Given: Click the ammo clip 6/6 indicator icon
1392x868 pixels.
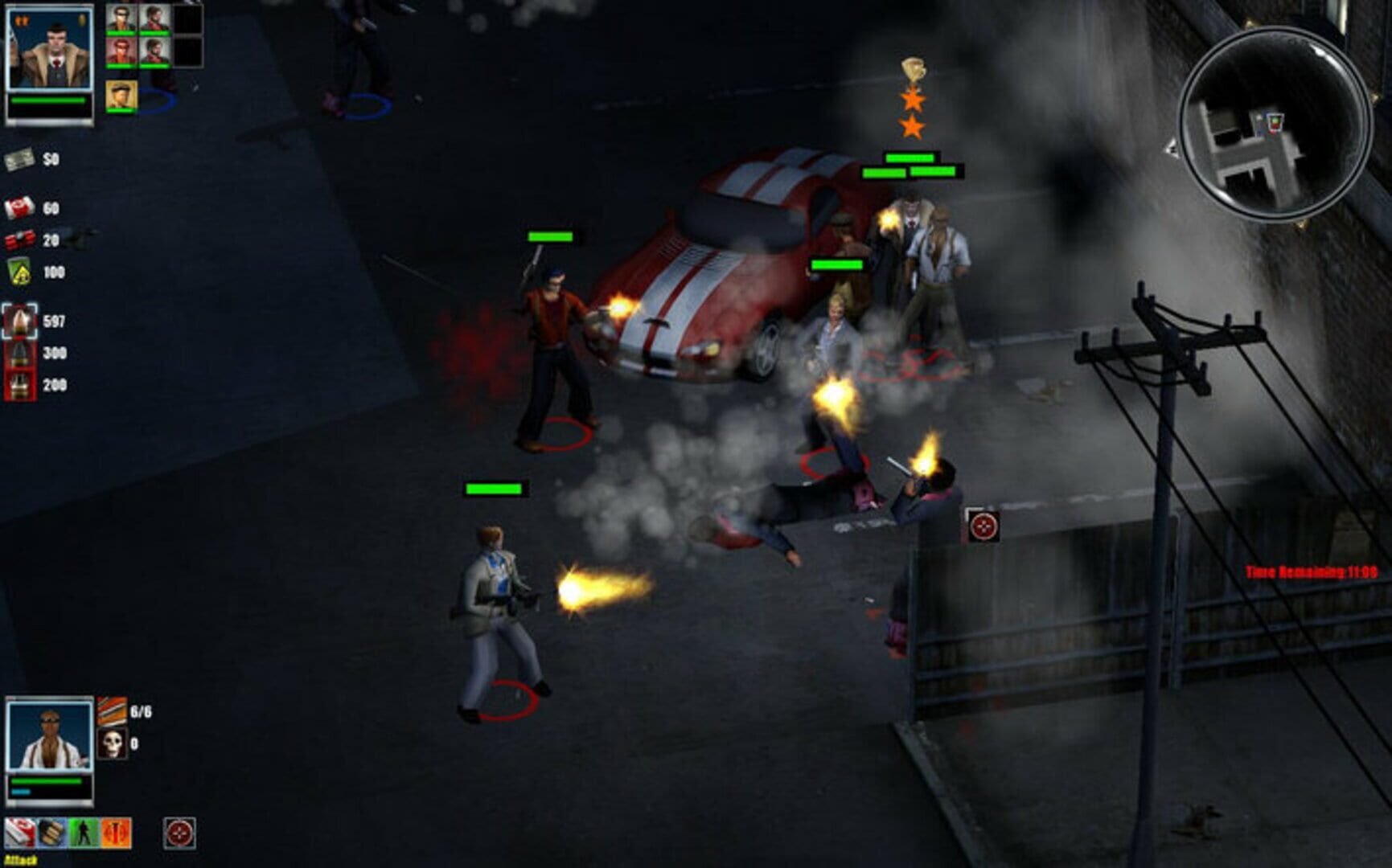Looking at the screenshot, I should pos(112,710).
